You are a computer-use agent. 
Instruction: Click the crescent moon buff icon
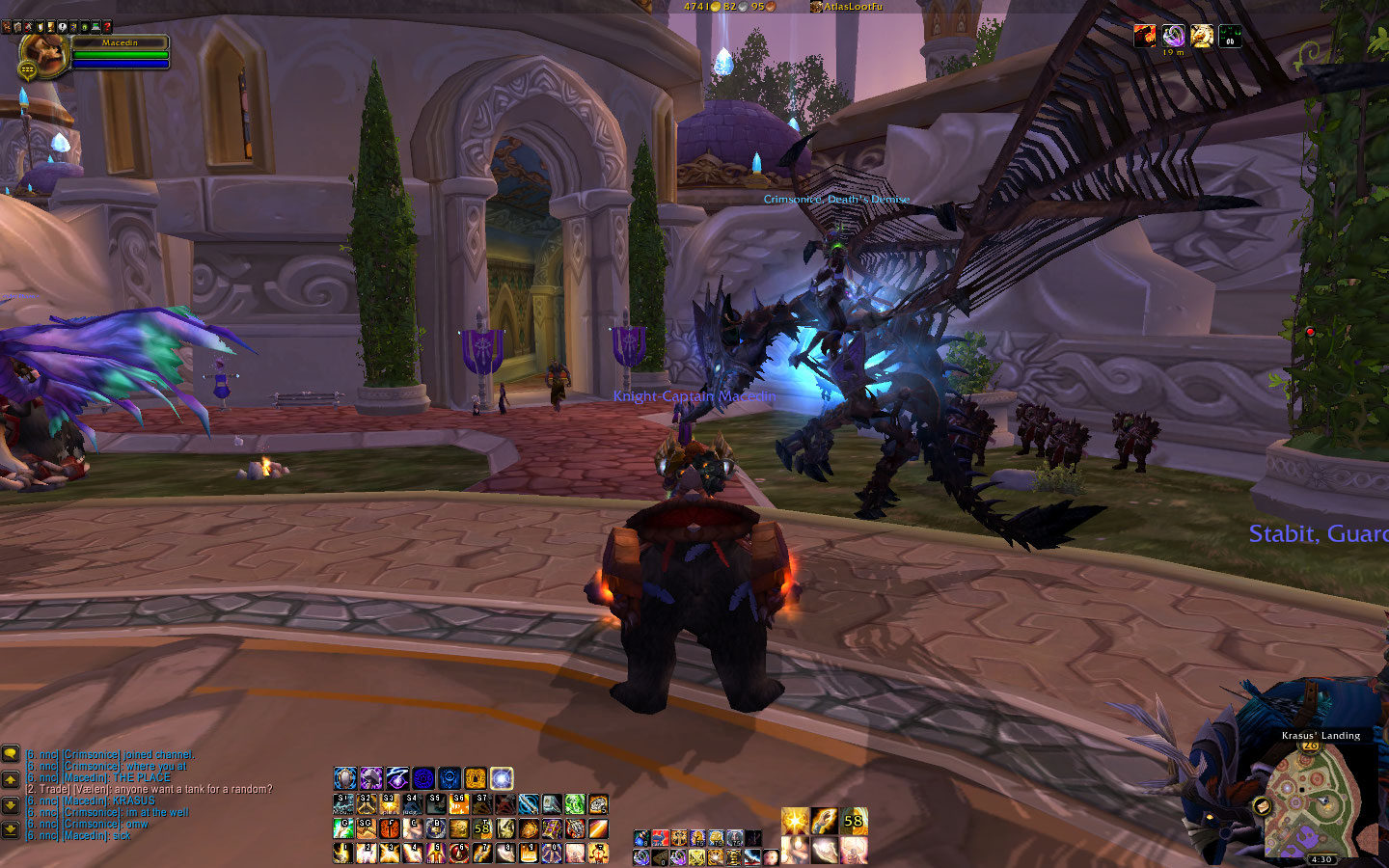(x=1173, y=37)
